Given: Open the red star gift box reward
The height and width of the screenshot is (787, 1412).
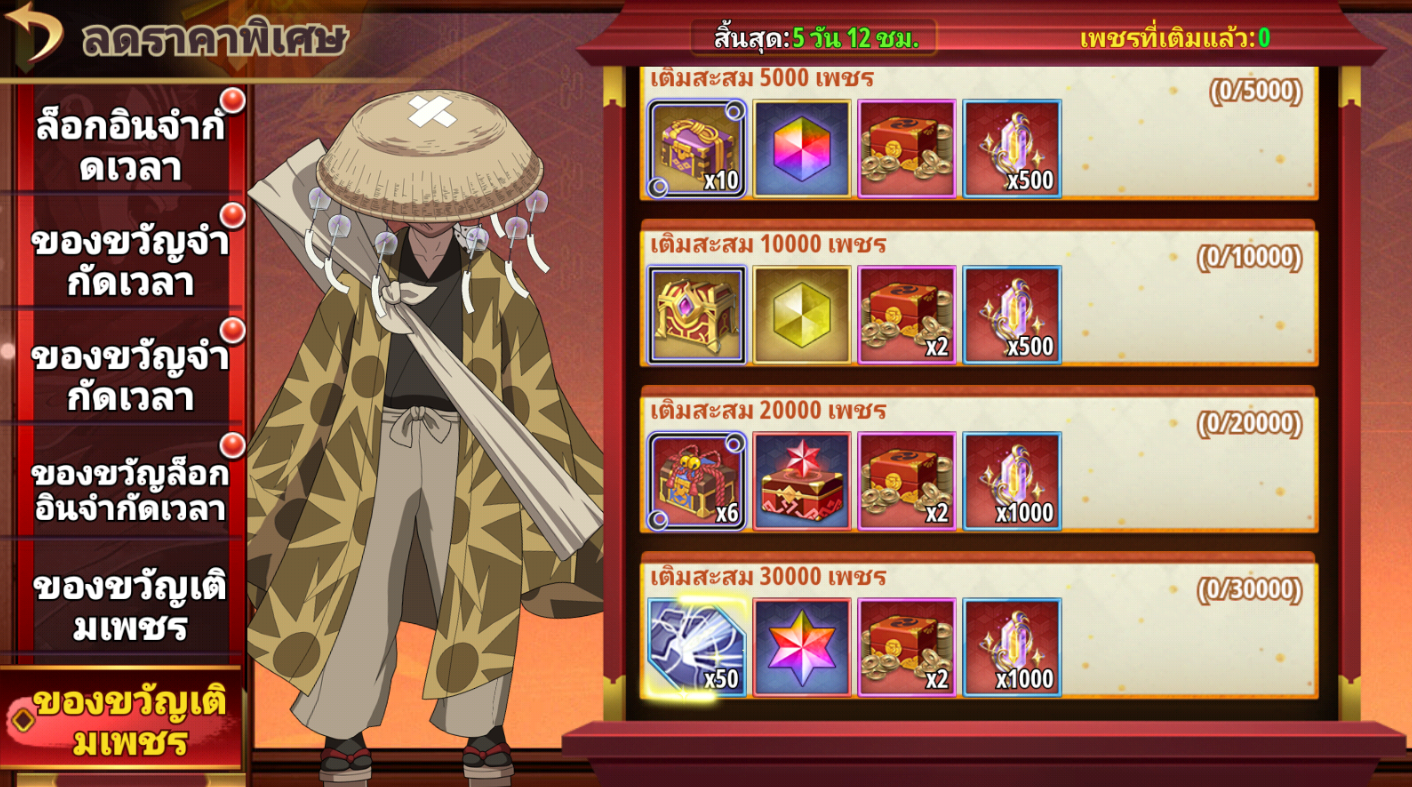Looking at the screenshot, I should point(802,481).
